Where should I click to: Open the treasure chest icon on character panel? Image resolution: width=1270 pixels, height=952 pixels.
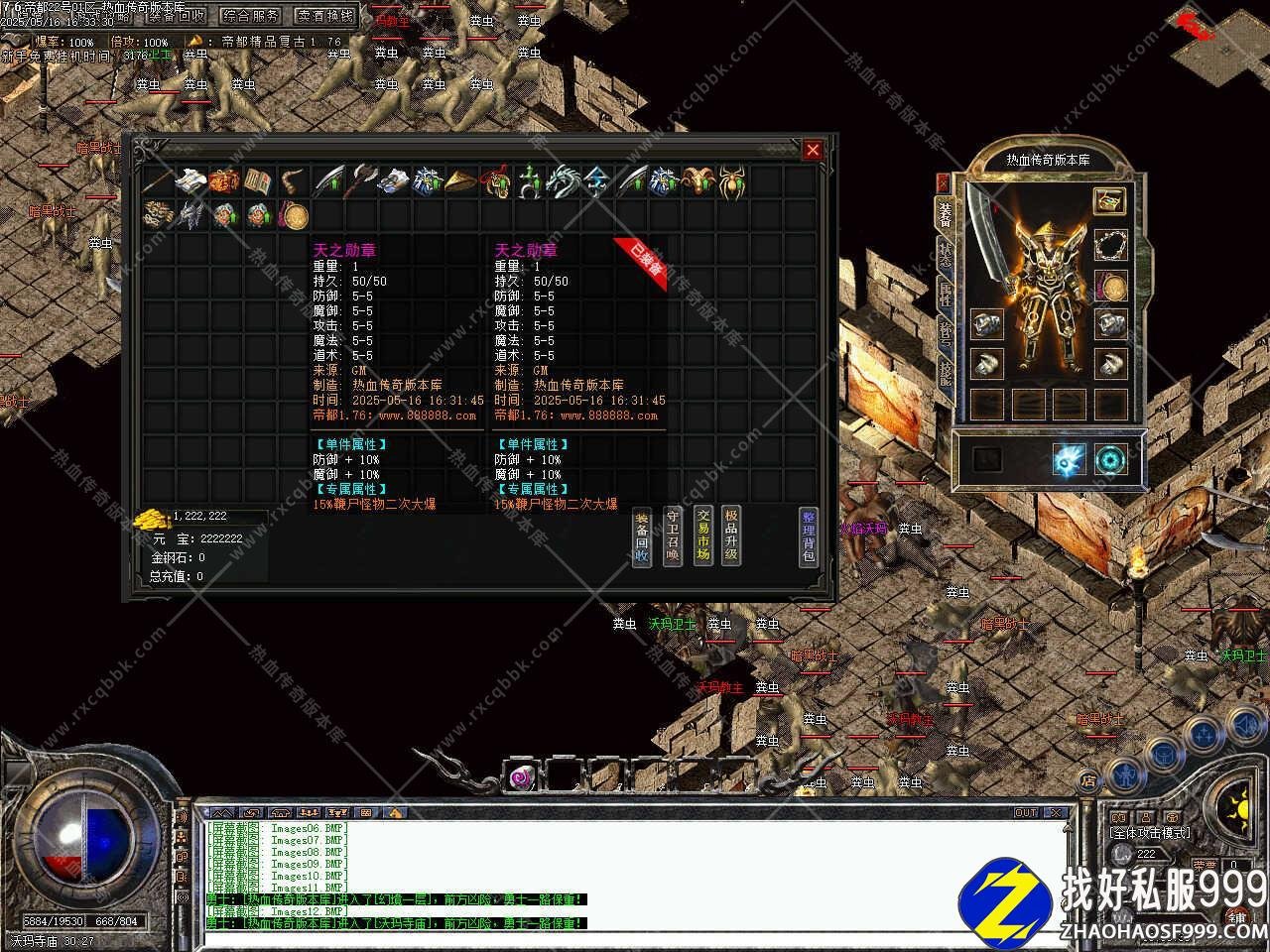[1109, 199]
